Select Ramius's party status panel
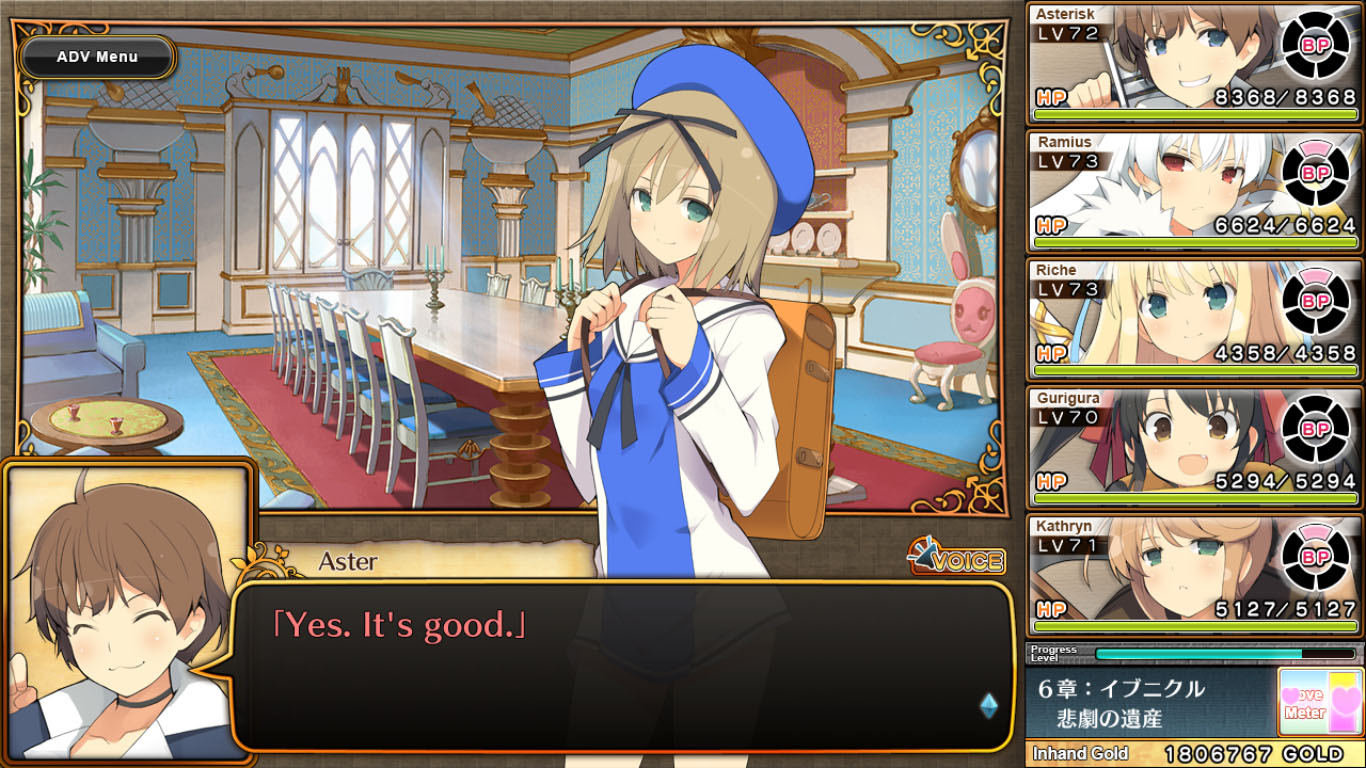The image size is (1366, 768). [1195, 191]
